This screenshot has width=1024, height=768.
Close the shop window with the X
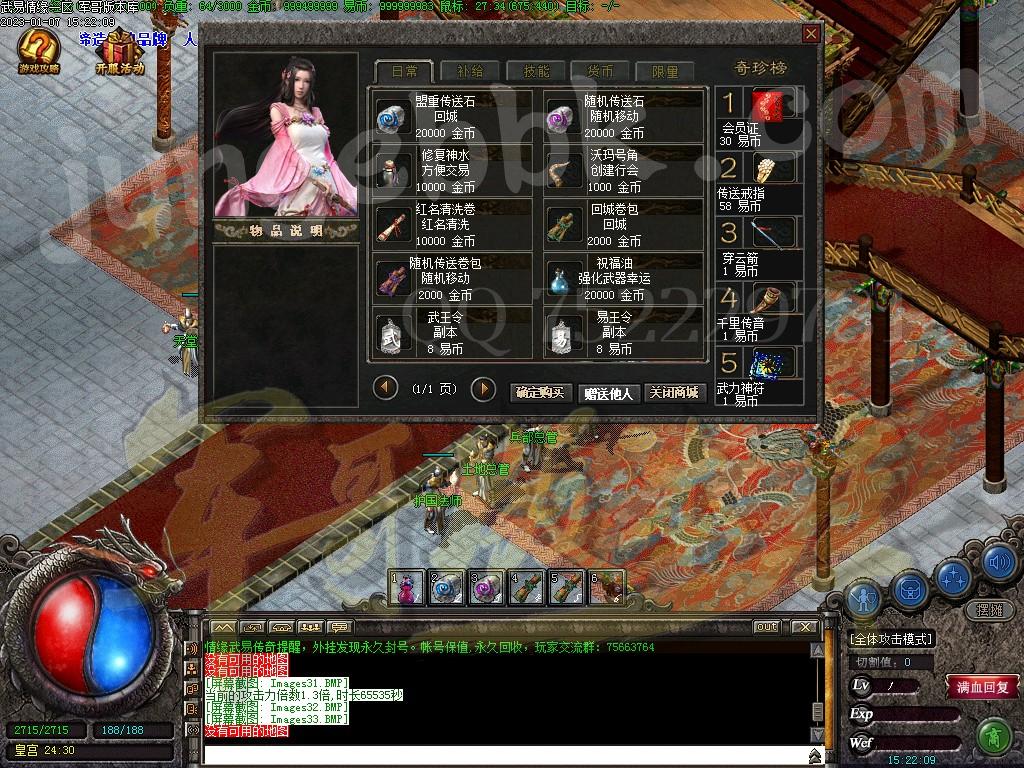coord(811,34)
